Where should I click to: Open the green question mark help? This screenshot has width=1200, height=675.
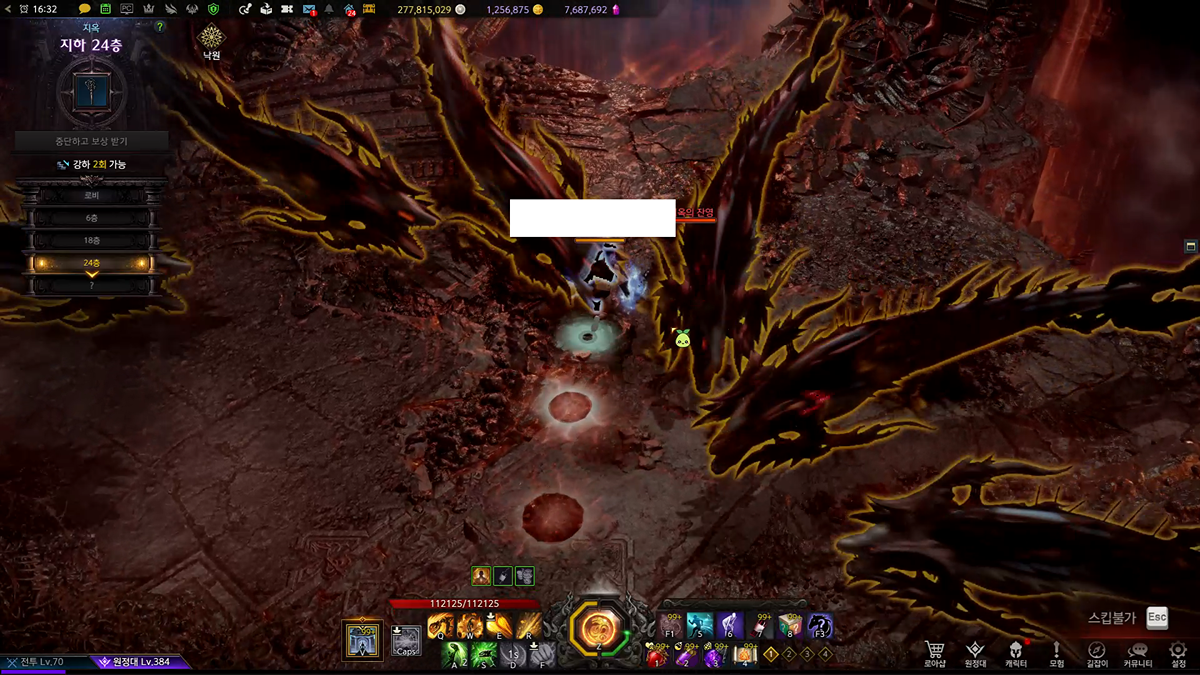pyautogui.click(x=160, y=27)
